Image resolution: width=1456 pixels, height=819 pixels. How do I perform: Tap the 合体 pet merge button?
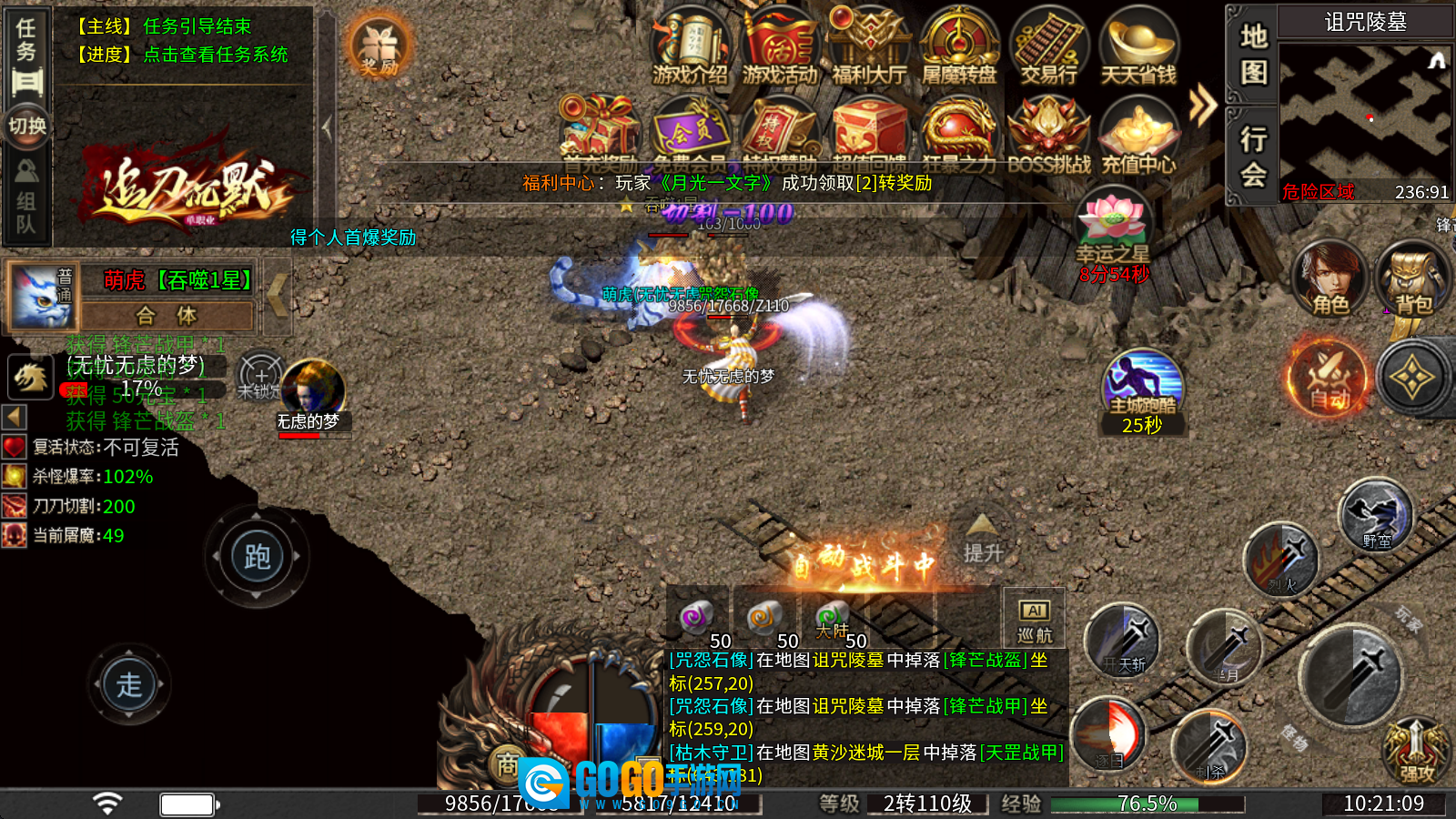pyautogui.click(x=166, y=316)
